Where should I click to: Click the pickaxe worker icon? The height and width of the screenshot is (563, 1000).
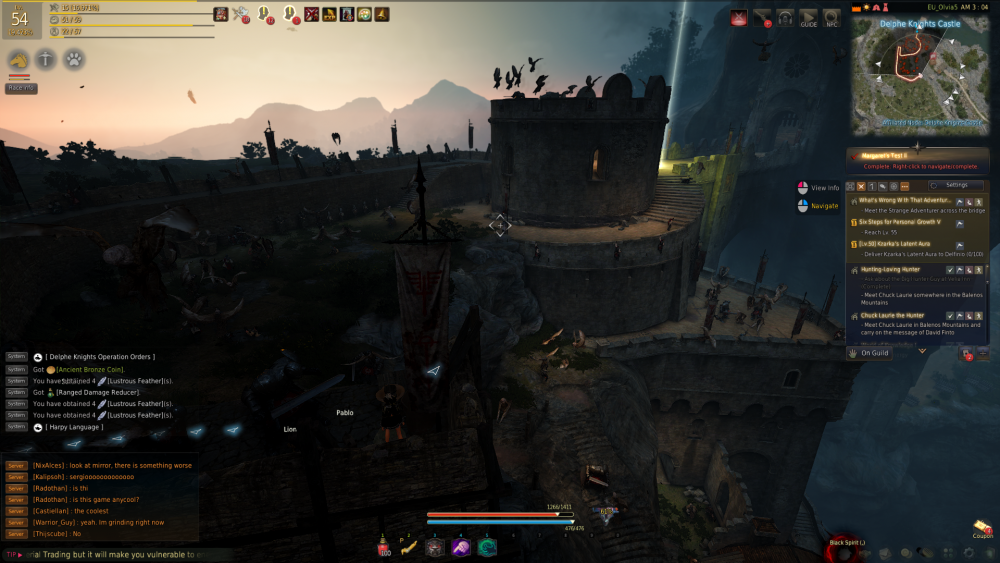coord(241,14)
